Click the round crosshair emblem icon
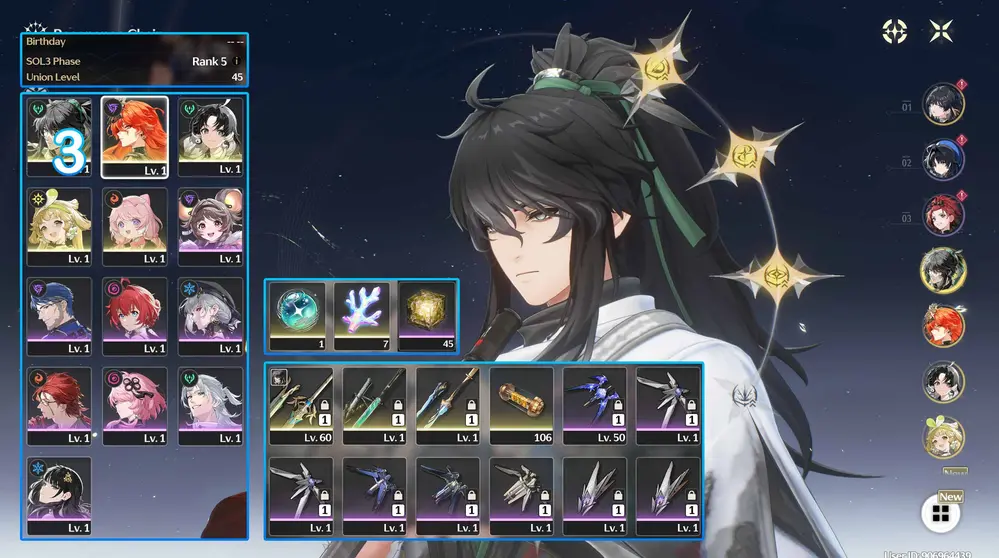 (894, 31)
